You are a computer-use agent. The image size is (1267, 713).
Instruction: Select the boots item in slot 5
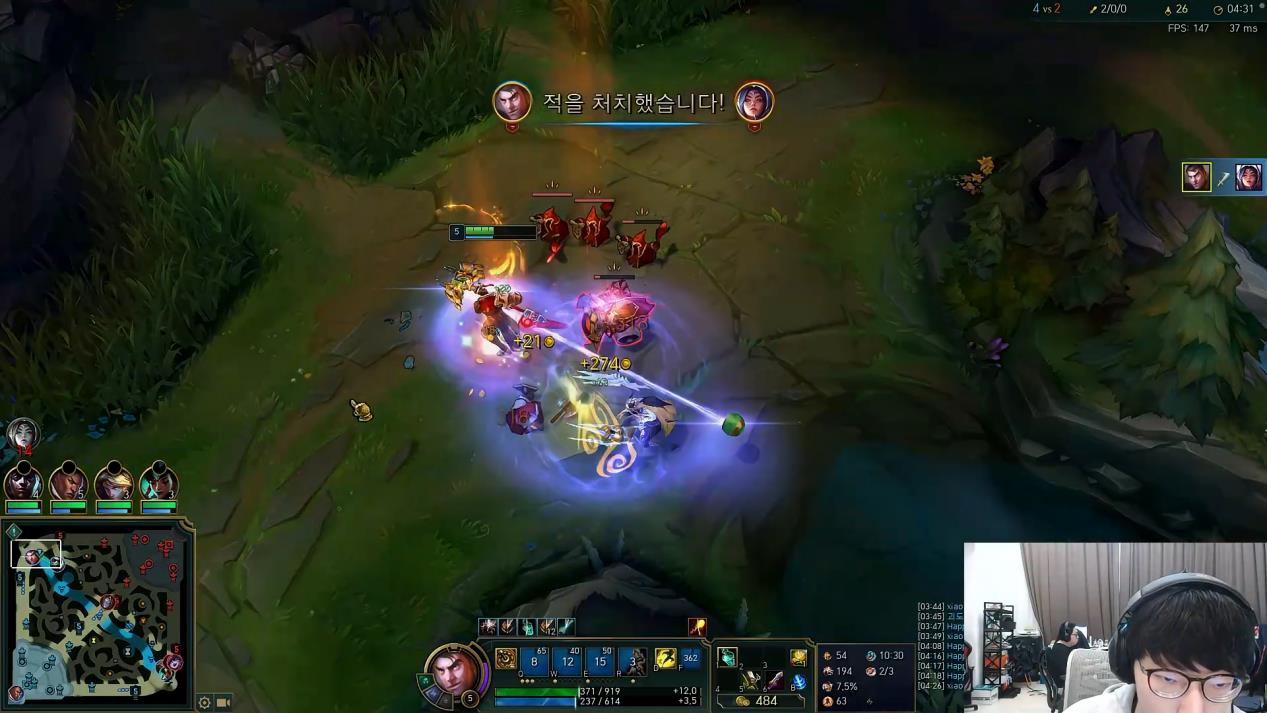[x=750, y=681]
